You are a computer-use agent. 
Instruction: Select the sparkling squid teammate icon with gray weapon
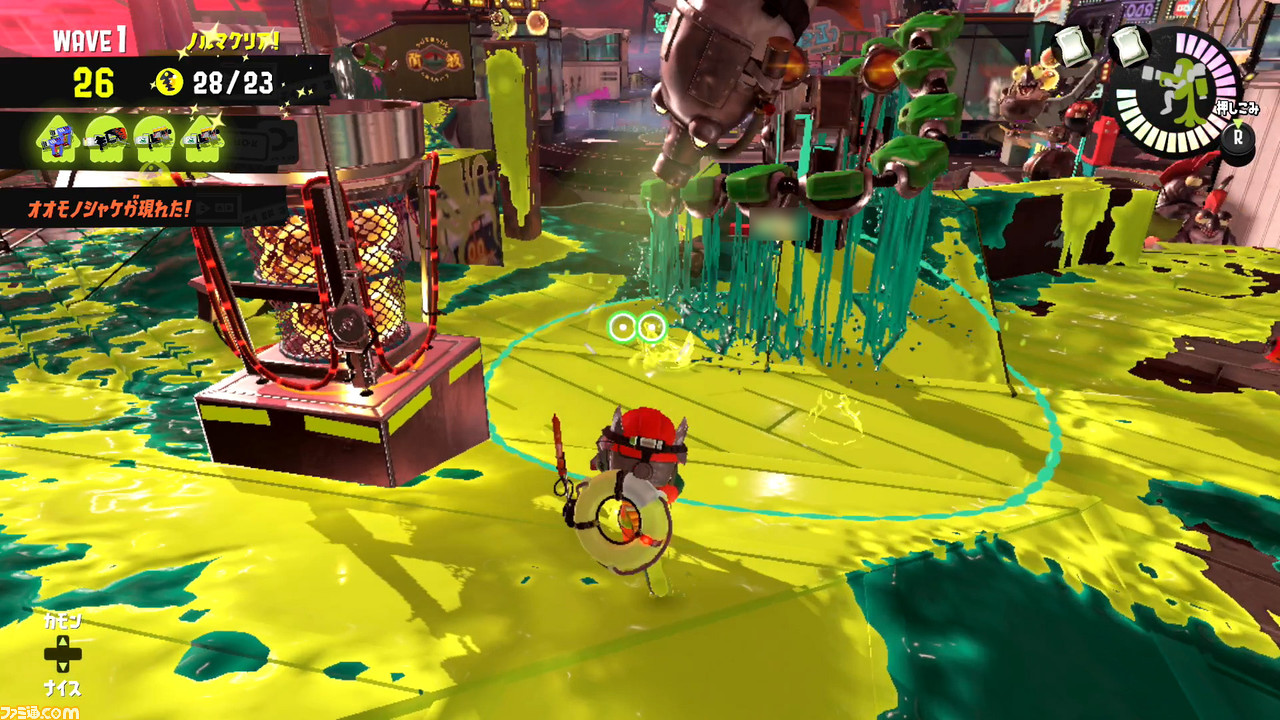click(204, 139)
